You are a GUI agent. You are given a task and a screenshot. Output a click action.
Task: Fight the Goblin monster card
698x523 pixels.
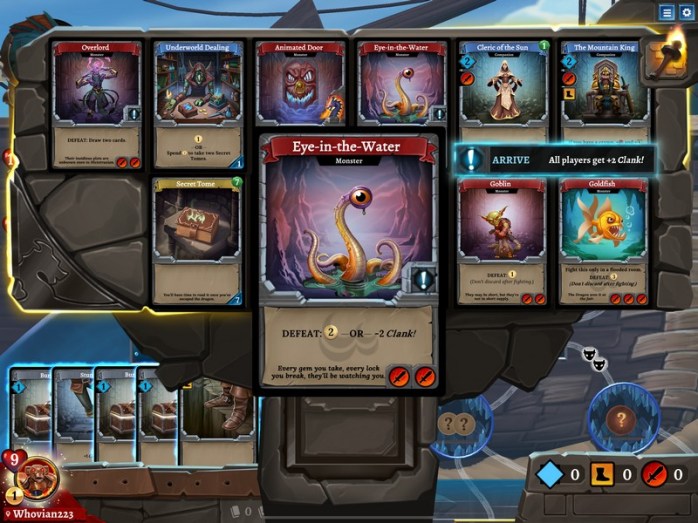[x=504, y=241]
